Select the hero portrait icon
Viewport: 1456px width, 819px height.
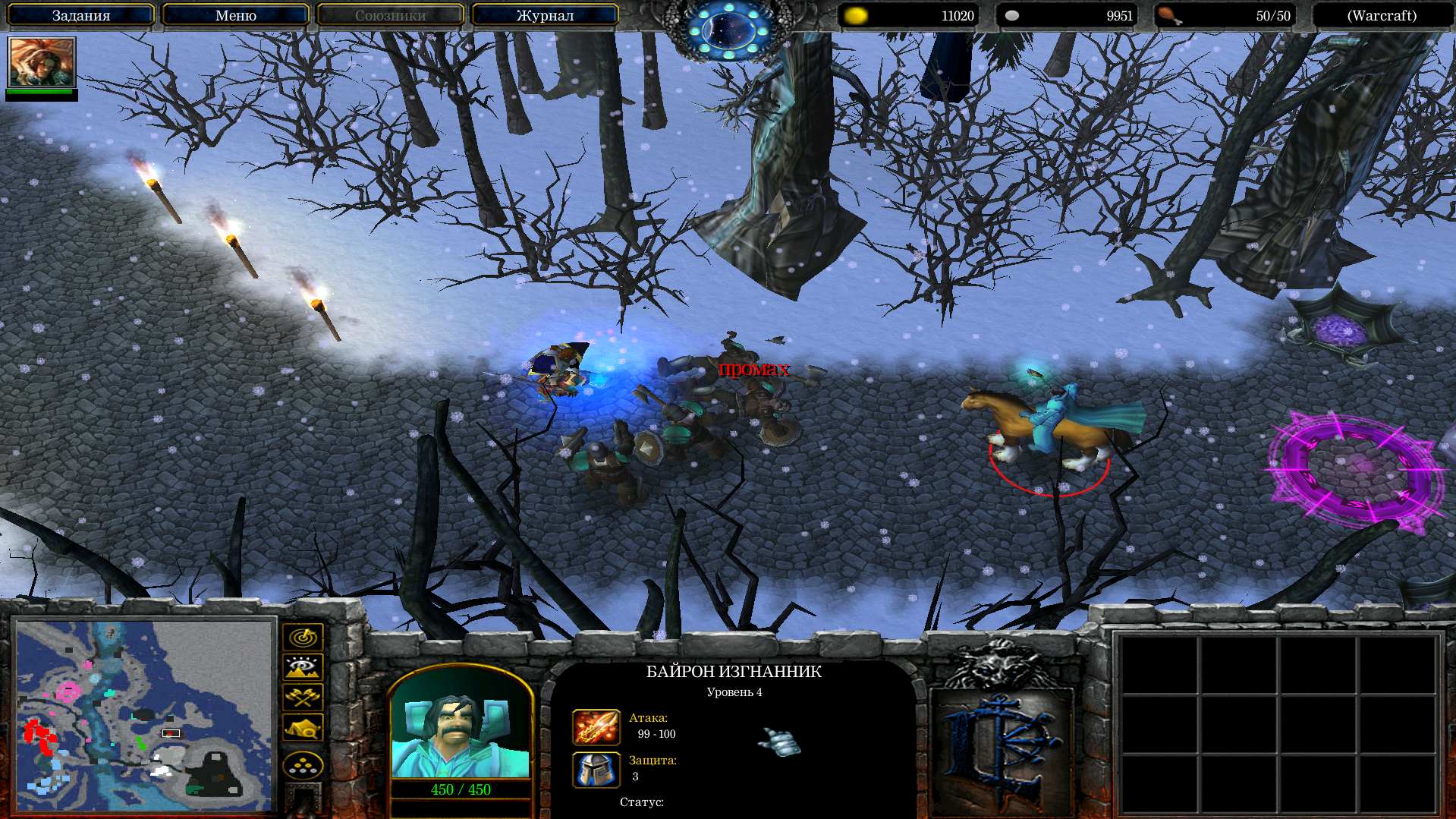pyautogui.click(x=42, y=62)
